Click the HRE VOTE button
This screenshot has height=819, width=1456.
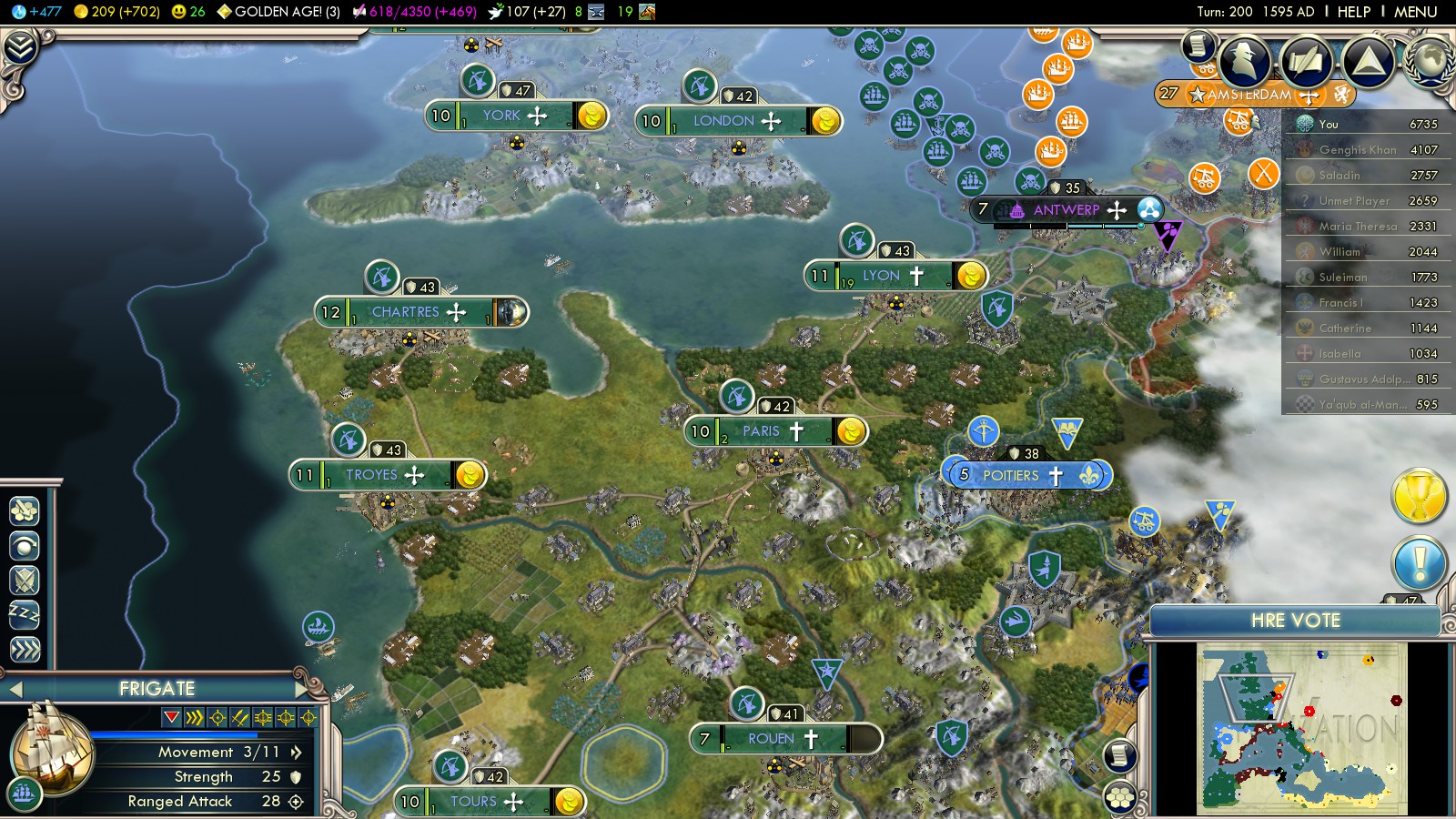tap(1295, 621)
